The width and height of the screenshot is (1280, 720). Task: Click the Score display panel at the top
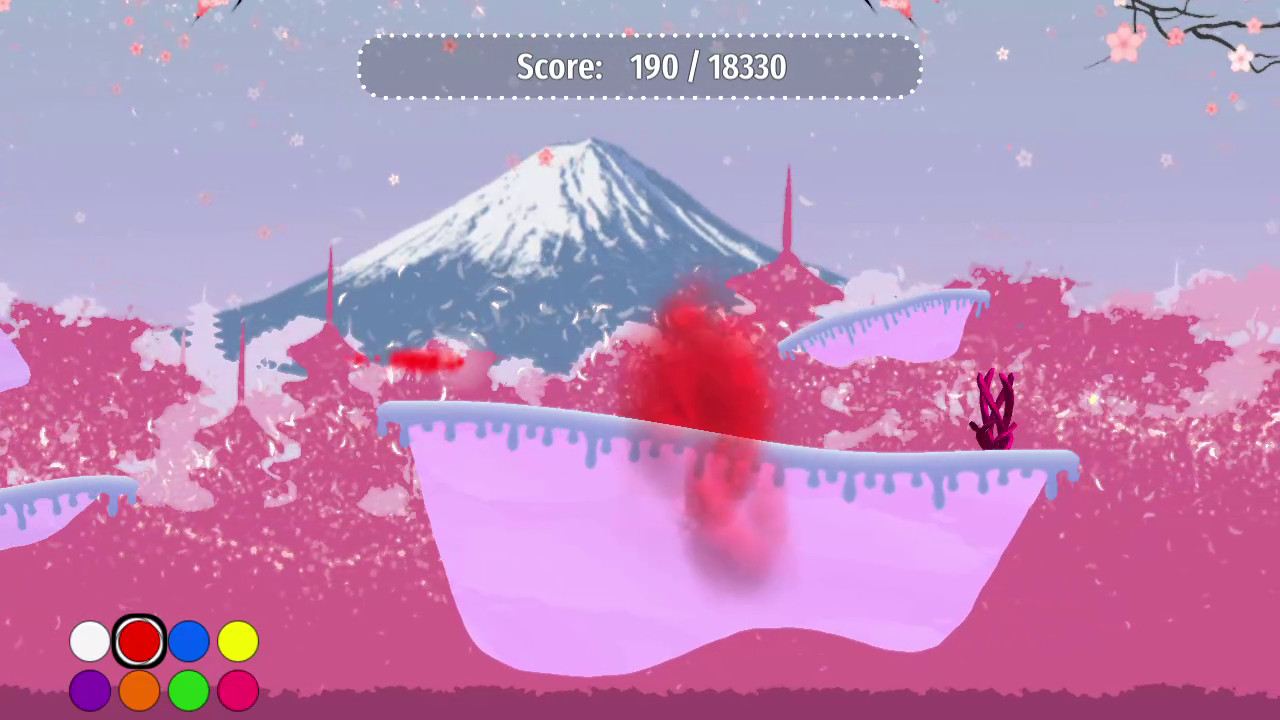pyautogui.click(x=640, y=66)
